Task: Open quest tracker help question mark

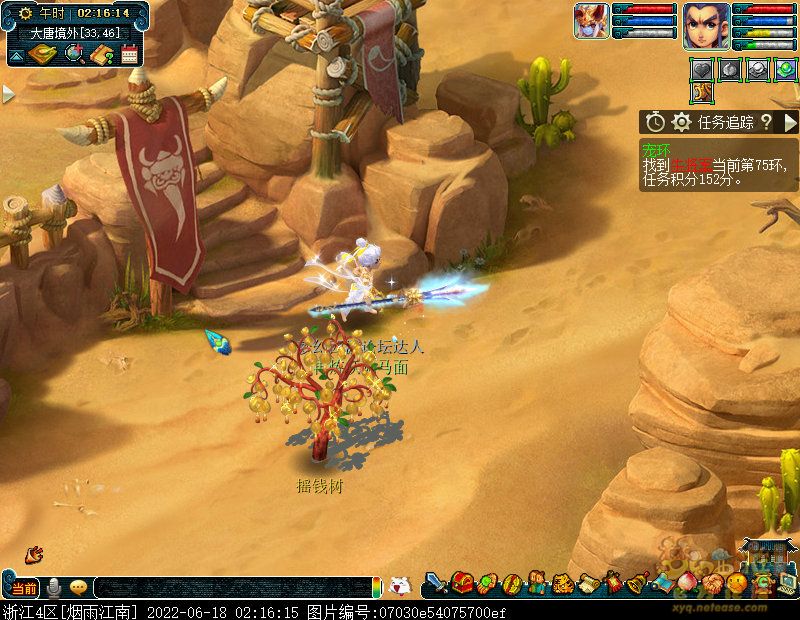Action: pos(766,122)
